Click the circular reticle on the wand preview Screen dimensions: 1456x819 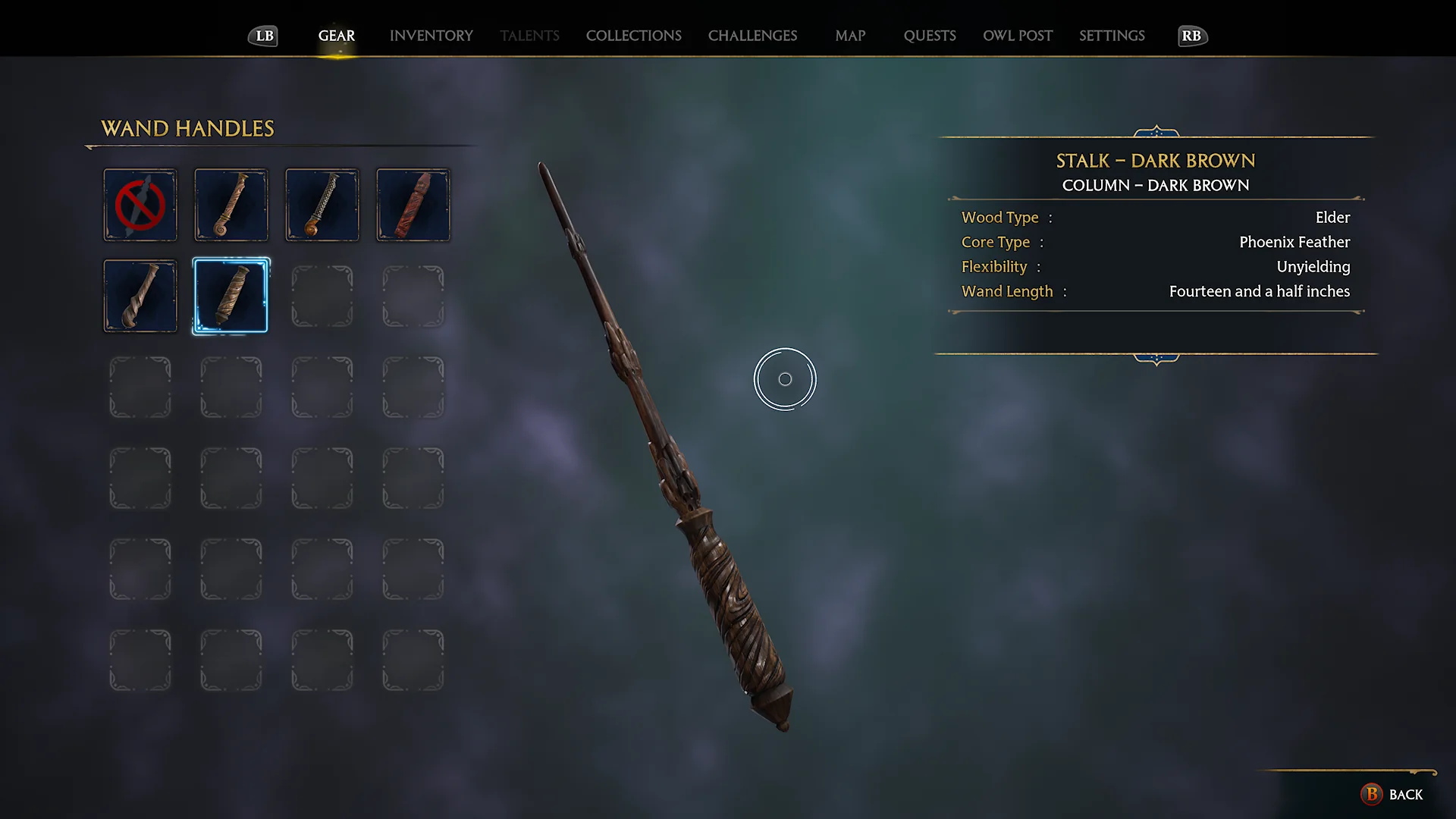coord(785,378)
